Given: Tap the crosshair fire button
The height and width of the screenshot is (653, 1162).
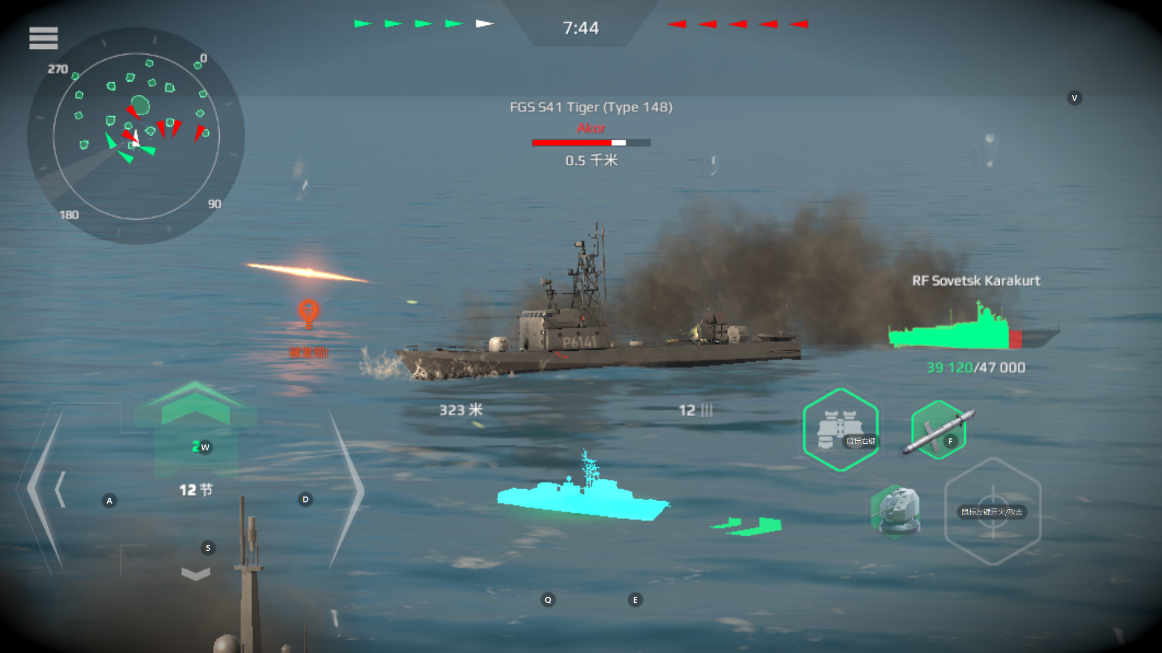Looking at the screenshot, I should point(992,511).
